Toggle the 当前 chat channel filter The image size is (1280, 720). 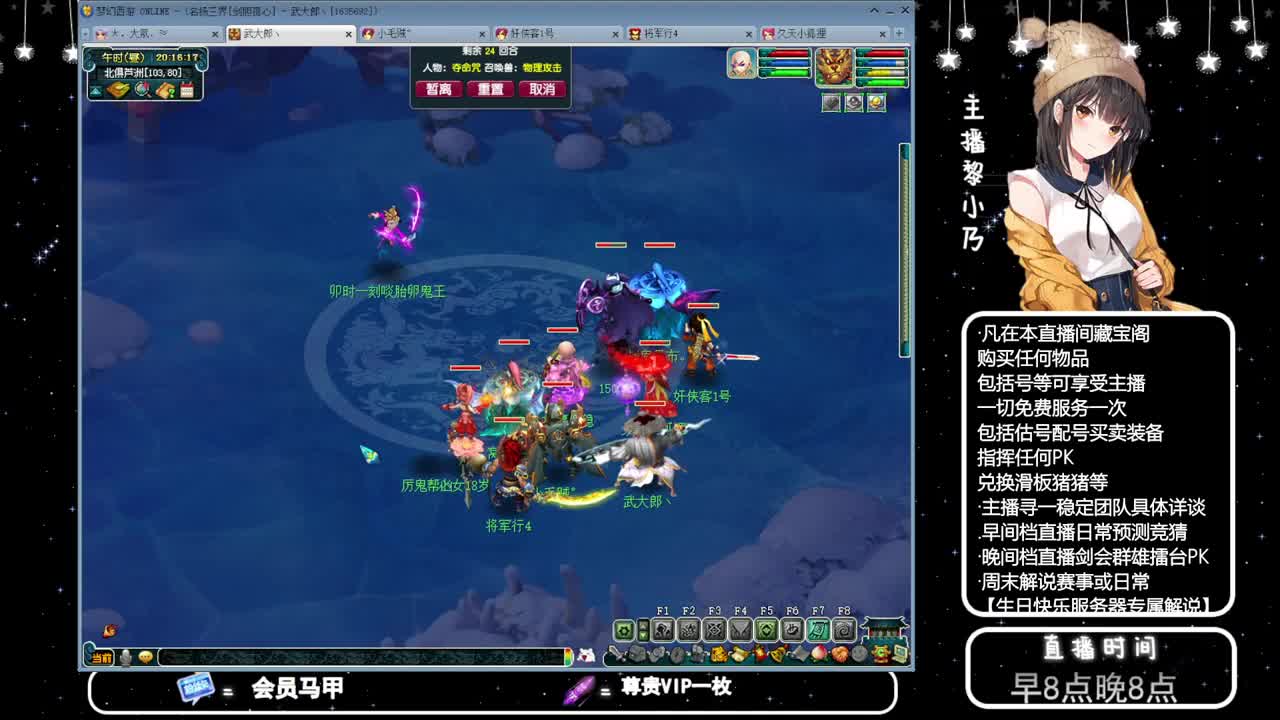[x=101, y=658]
